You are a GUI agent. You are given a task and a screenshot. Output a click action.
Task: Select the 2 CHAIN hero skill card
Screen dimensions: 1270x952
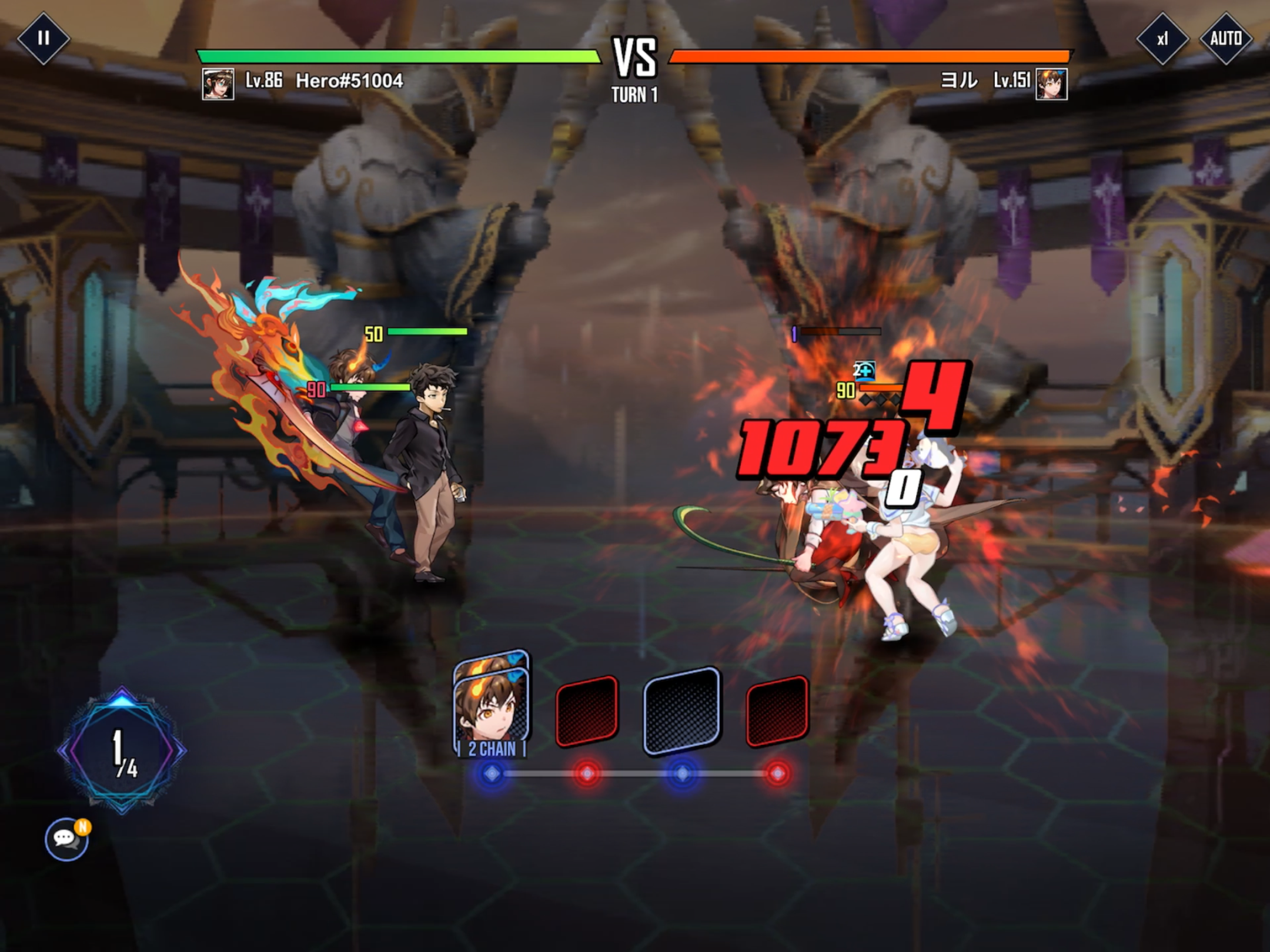pos(492,705)
